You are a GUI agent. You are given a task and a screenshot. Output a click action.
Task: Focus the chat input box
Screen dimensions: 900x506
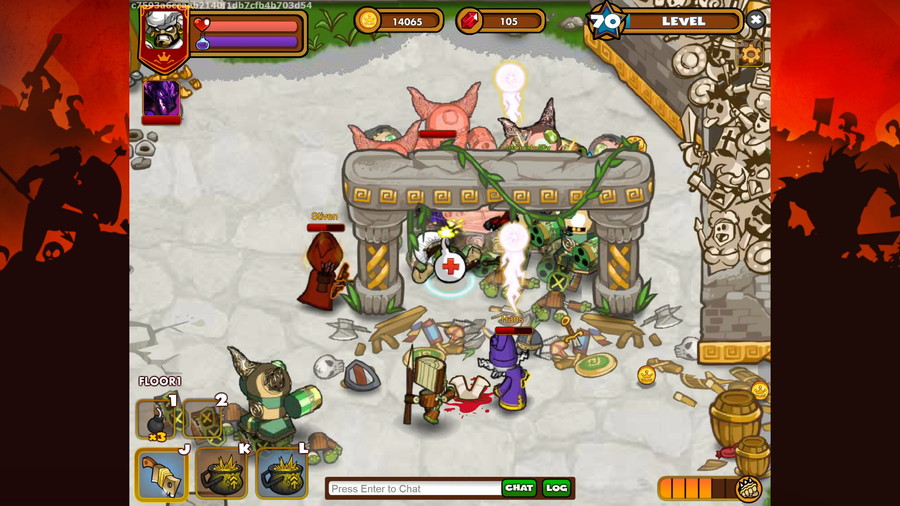point(414,488)
